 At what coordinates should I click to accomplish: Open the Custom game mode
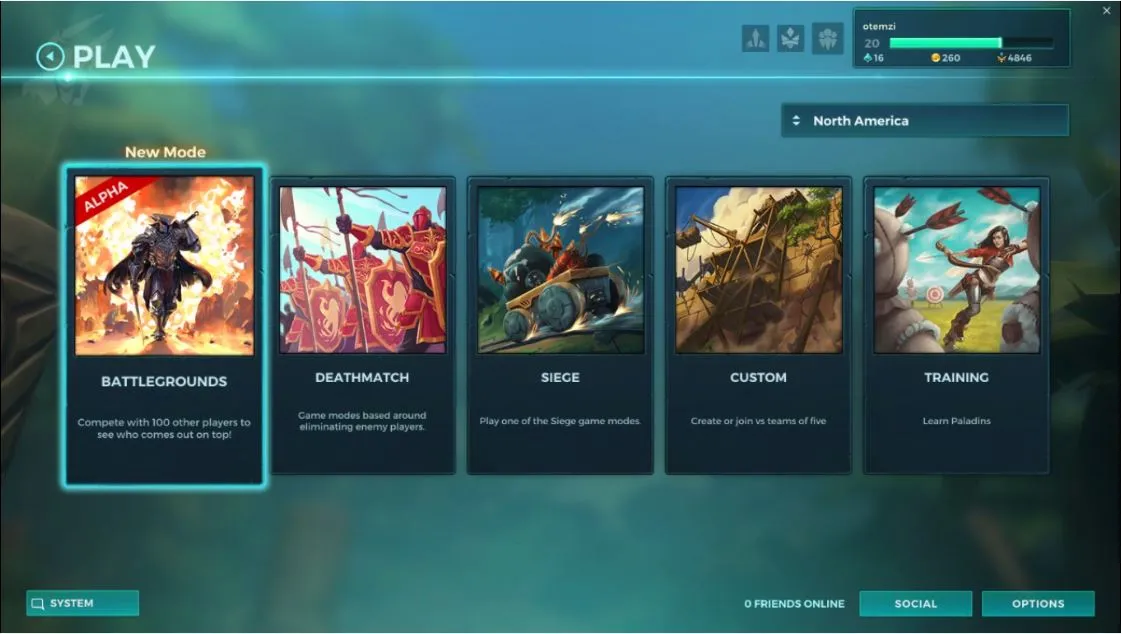pos(758,325)
